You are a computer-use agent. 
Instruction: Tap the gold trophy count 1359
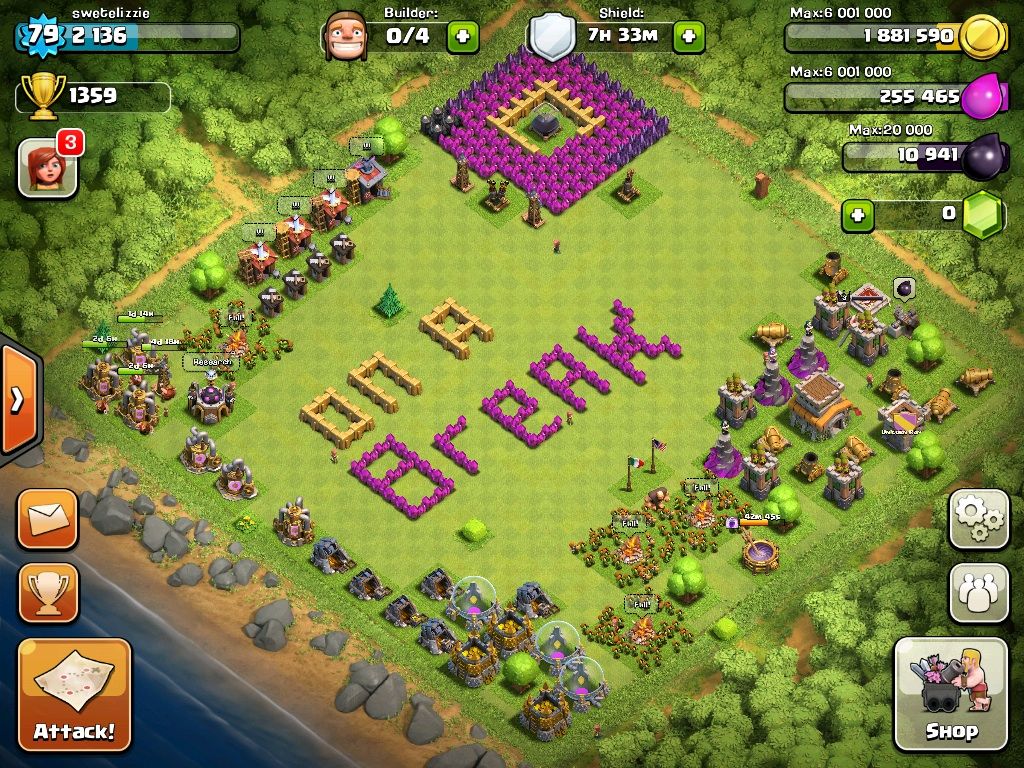click(92, 96)
